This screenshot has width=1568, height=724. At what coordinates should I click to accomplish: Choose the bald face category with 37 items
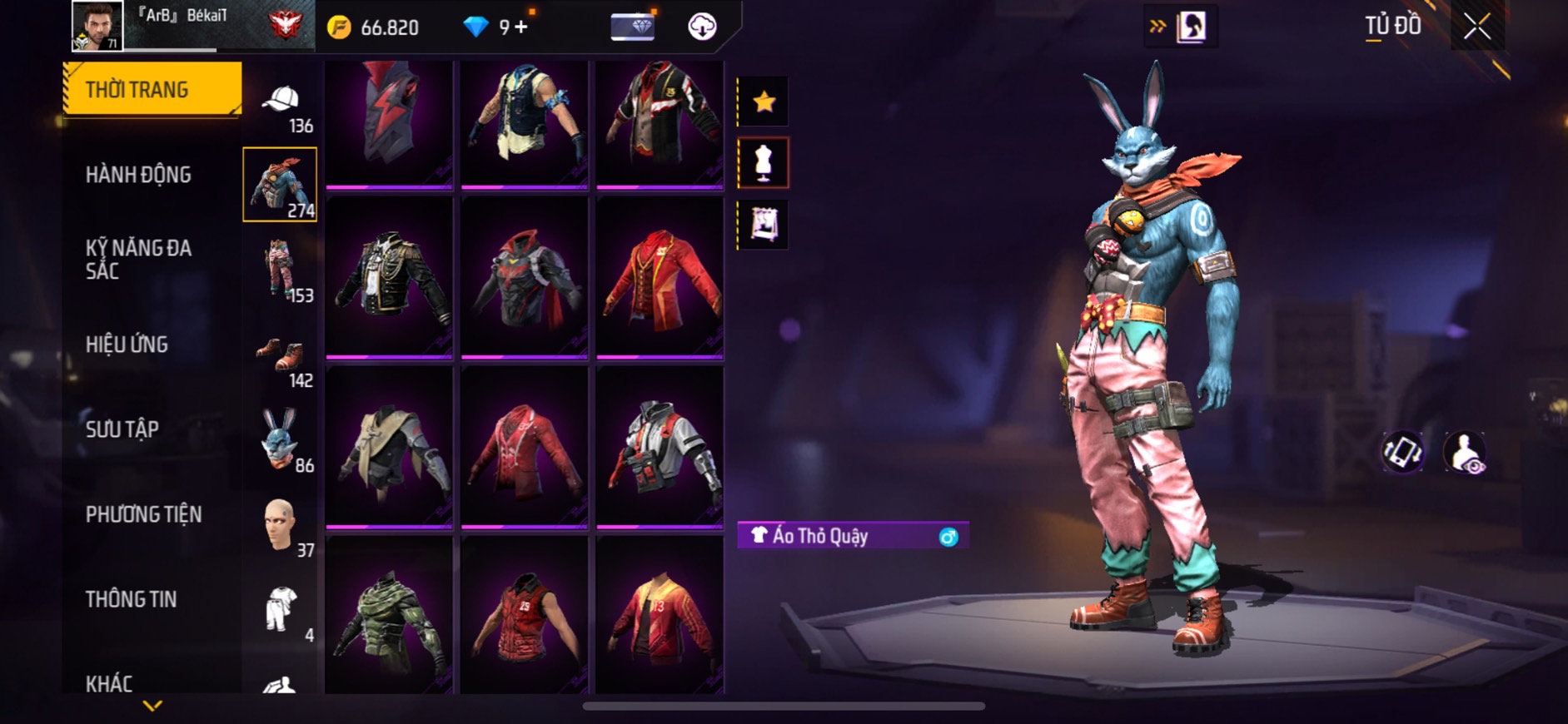pos(280,524)
